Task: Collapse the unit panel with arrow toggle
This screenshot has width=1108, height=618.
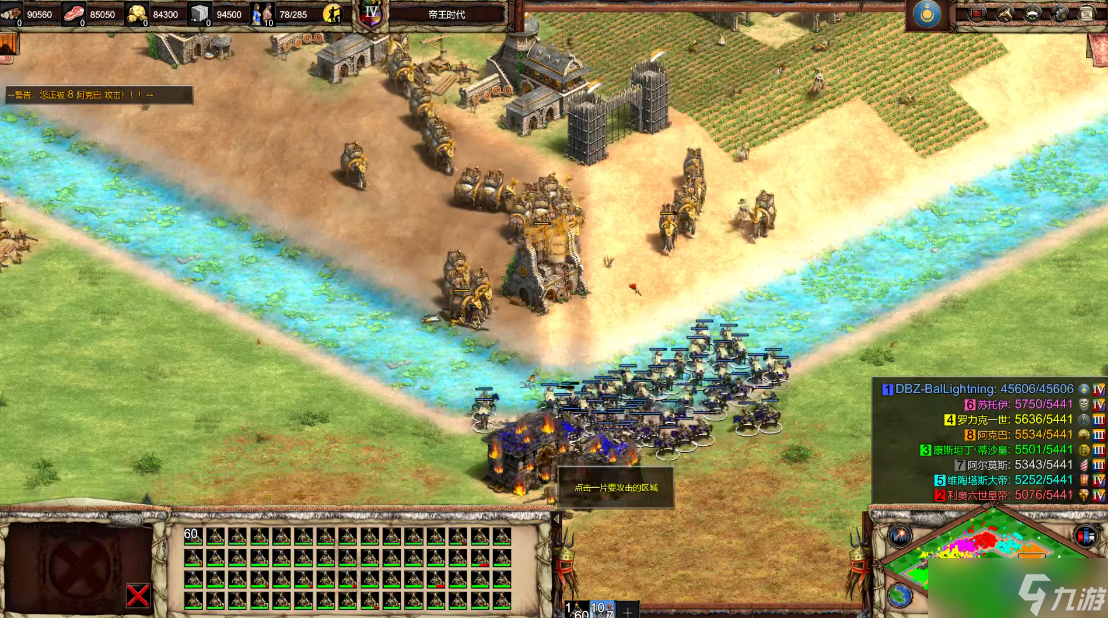Action: [557, 519]
